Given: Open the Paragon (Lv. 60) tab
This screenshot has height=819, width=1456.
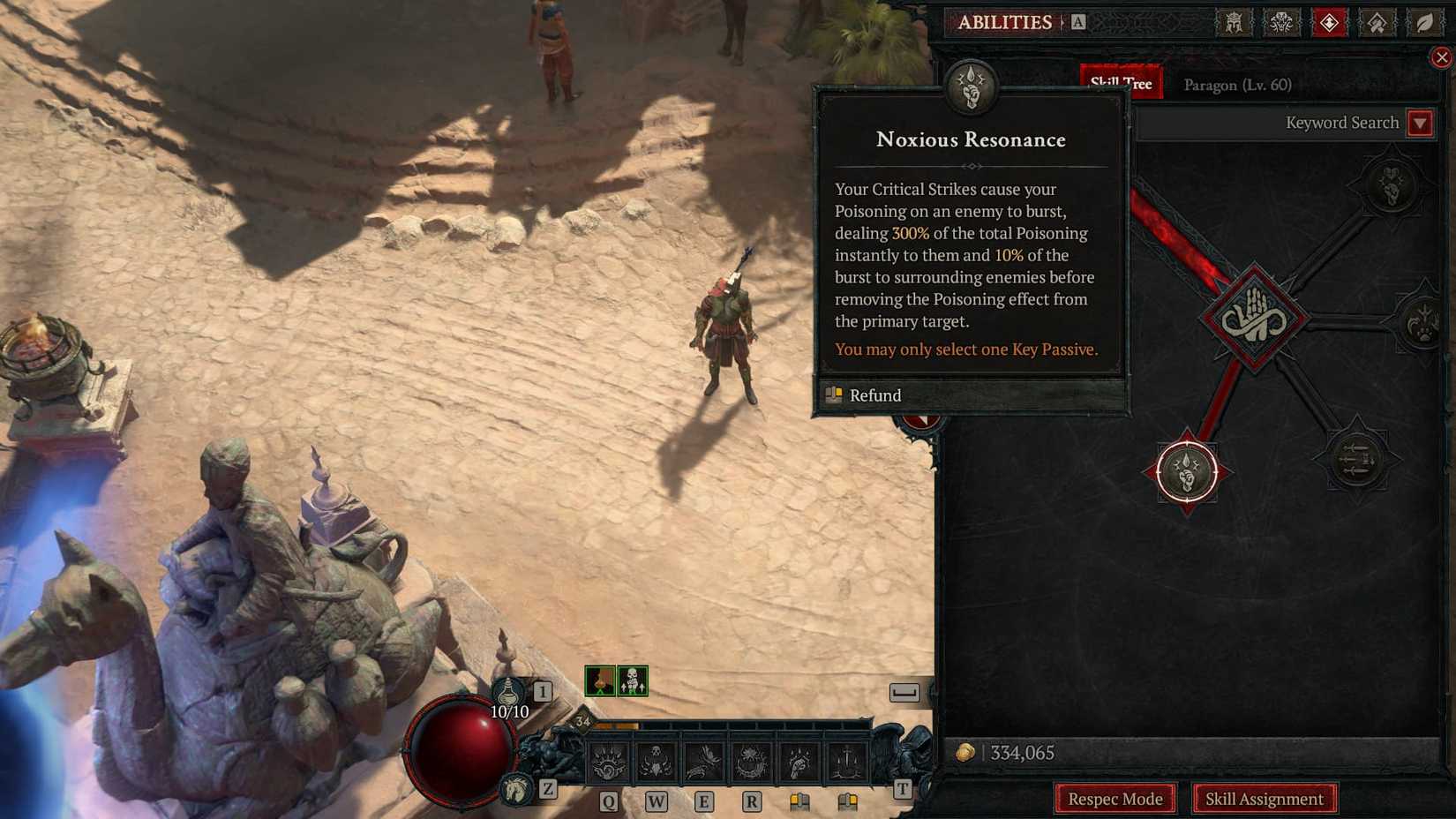Looking at the screenshot, I should click(x=1237, y=85).
